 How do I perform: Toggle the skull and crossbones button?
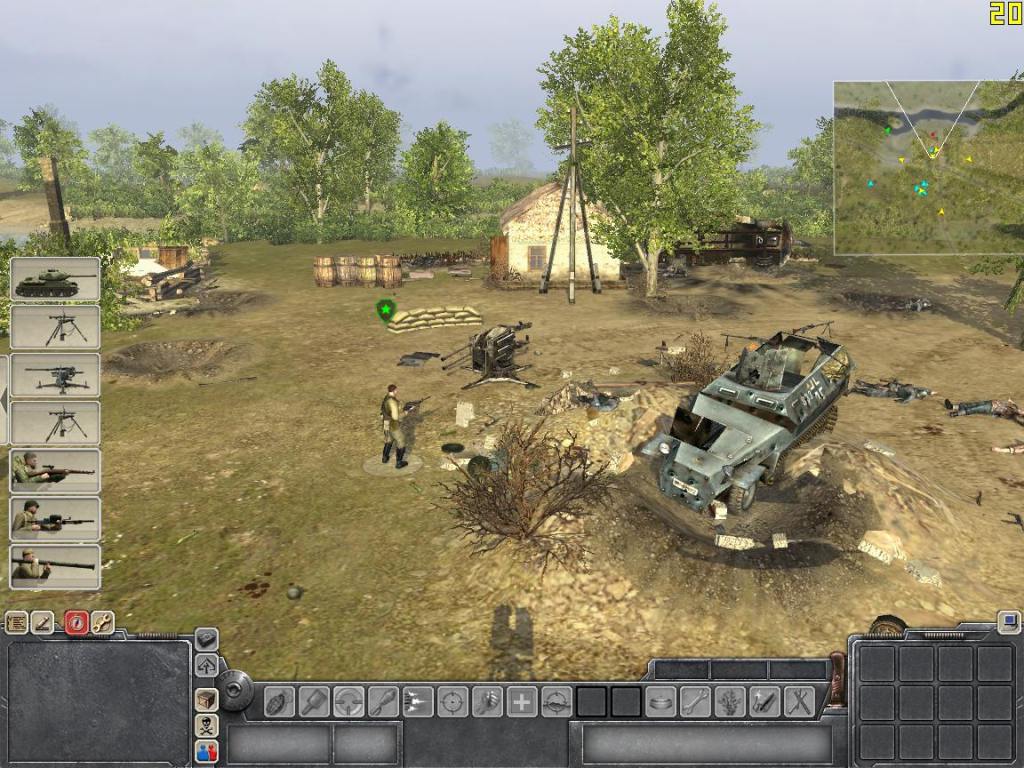click(x=206, y=725)
